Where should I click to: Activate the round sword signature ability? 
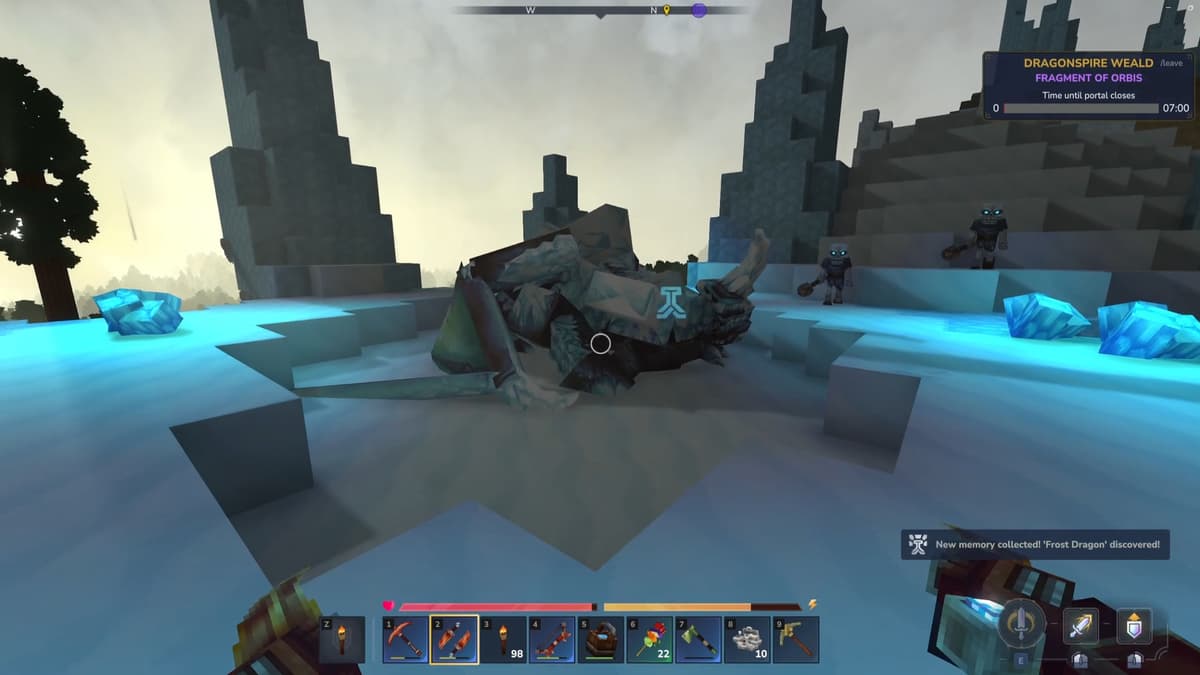(1022, 624)
